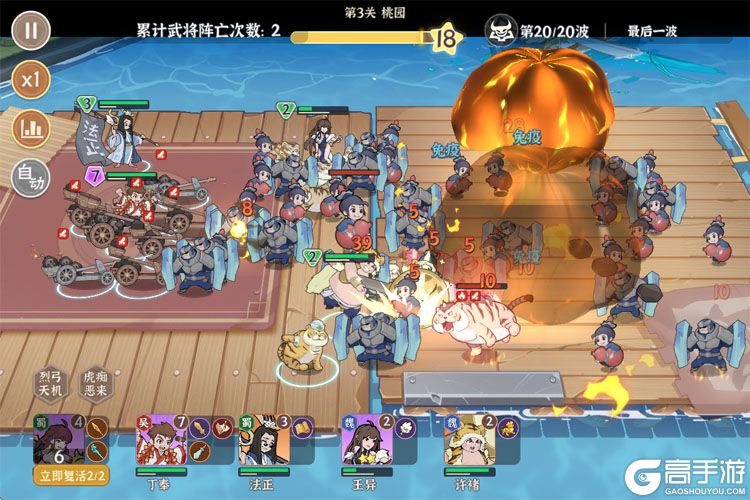Select the 法正 hero card
This screenshot has width=750, height=500.
coord(260,438)
